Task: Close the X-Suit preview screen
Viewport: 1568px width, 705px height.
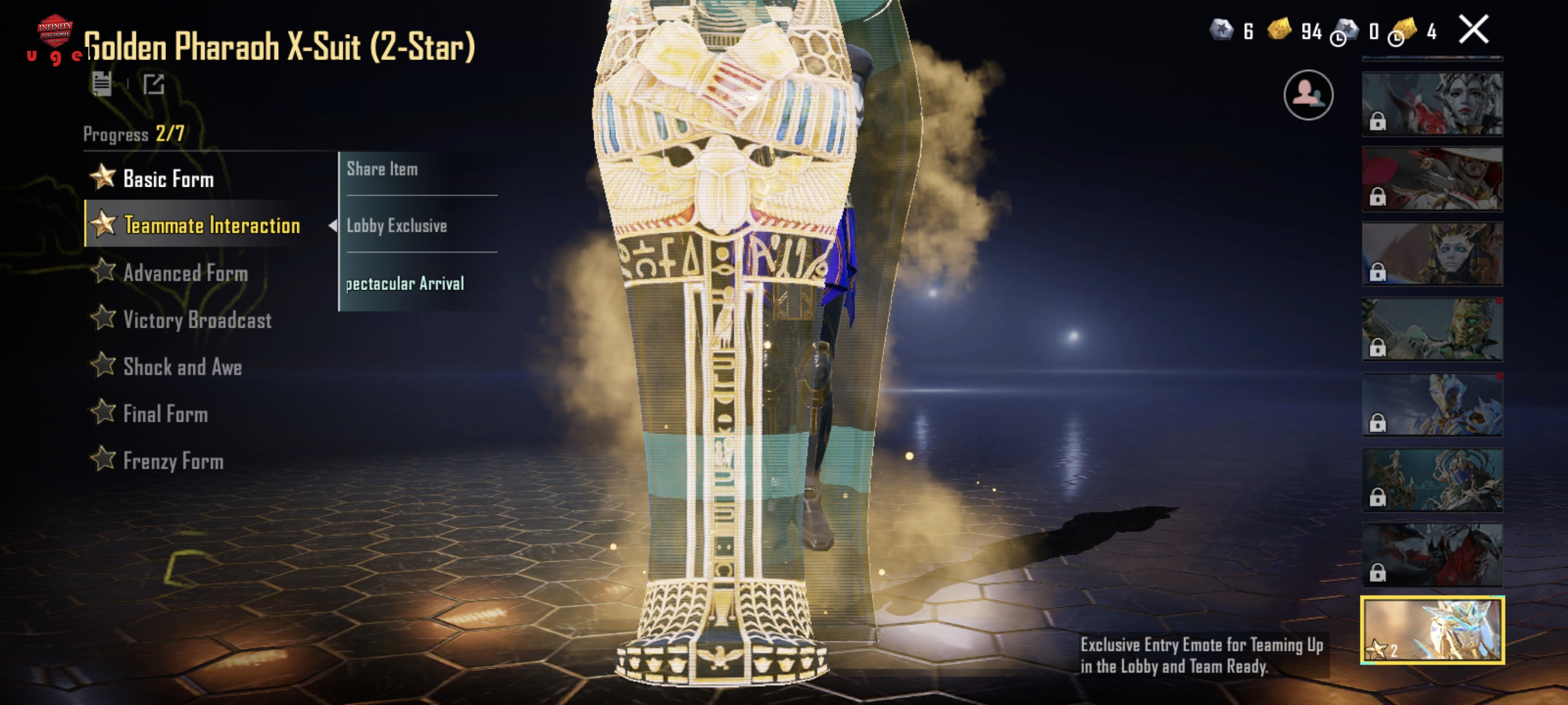Action: (x=1473, y=30)
